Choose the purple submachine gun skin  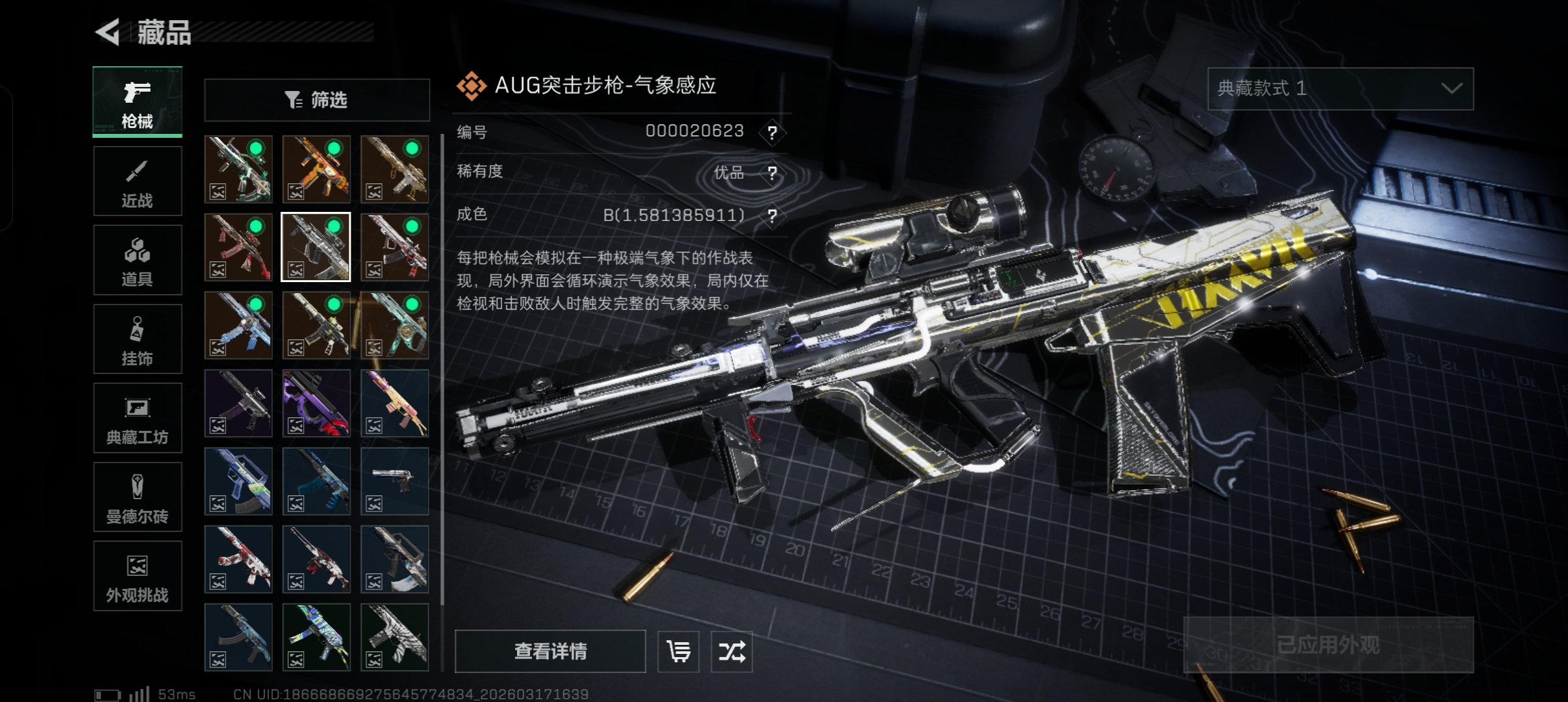pyautogui.click(x=316, y=403)
